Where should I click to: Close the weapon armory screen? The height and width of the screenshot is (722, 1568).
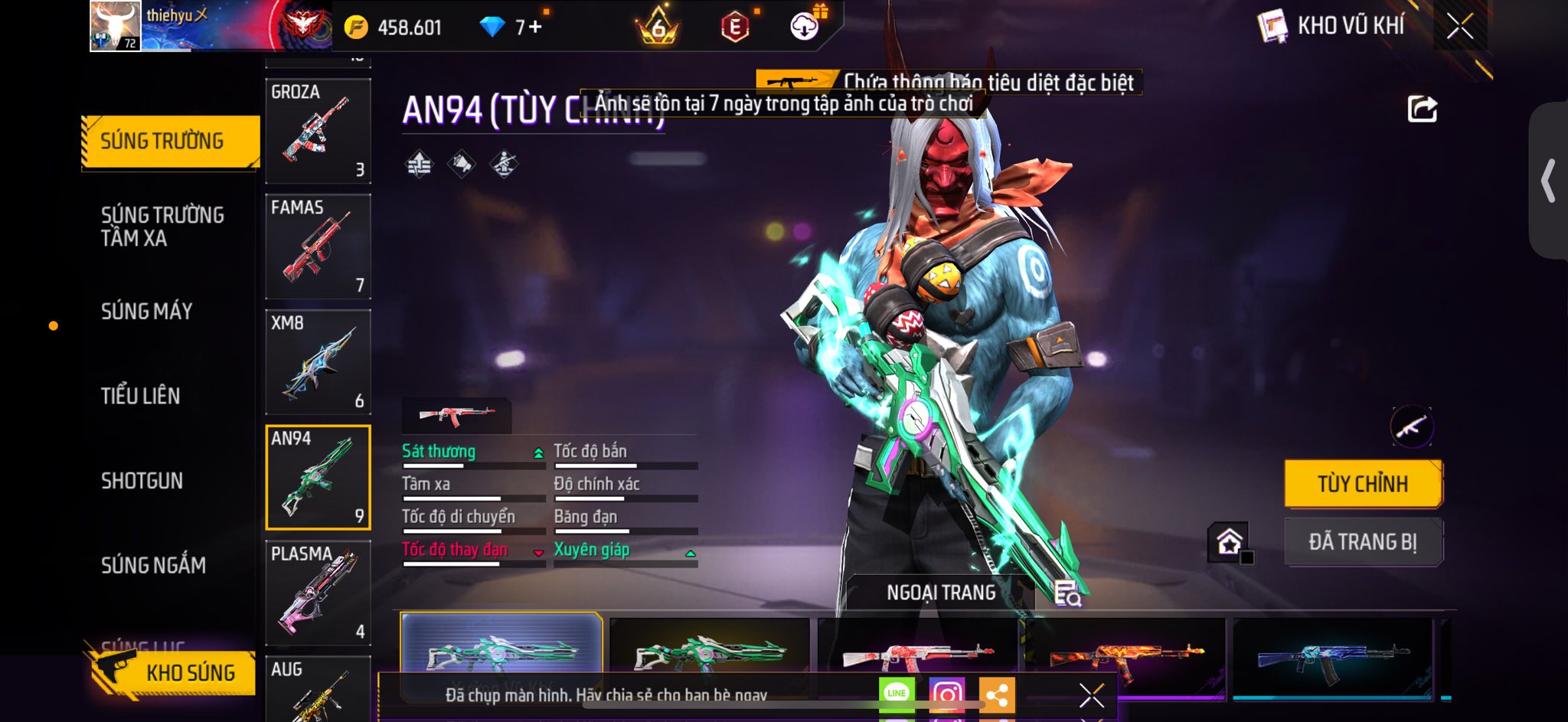1460,27
